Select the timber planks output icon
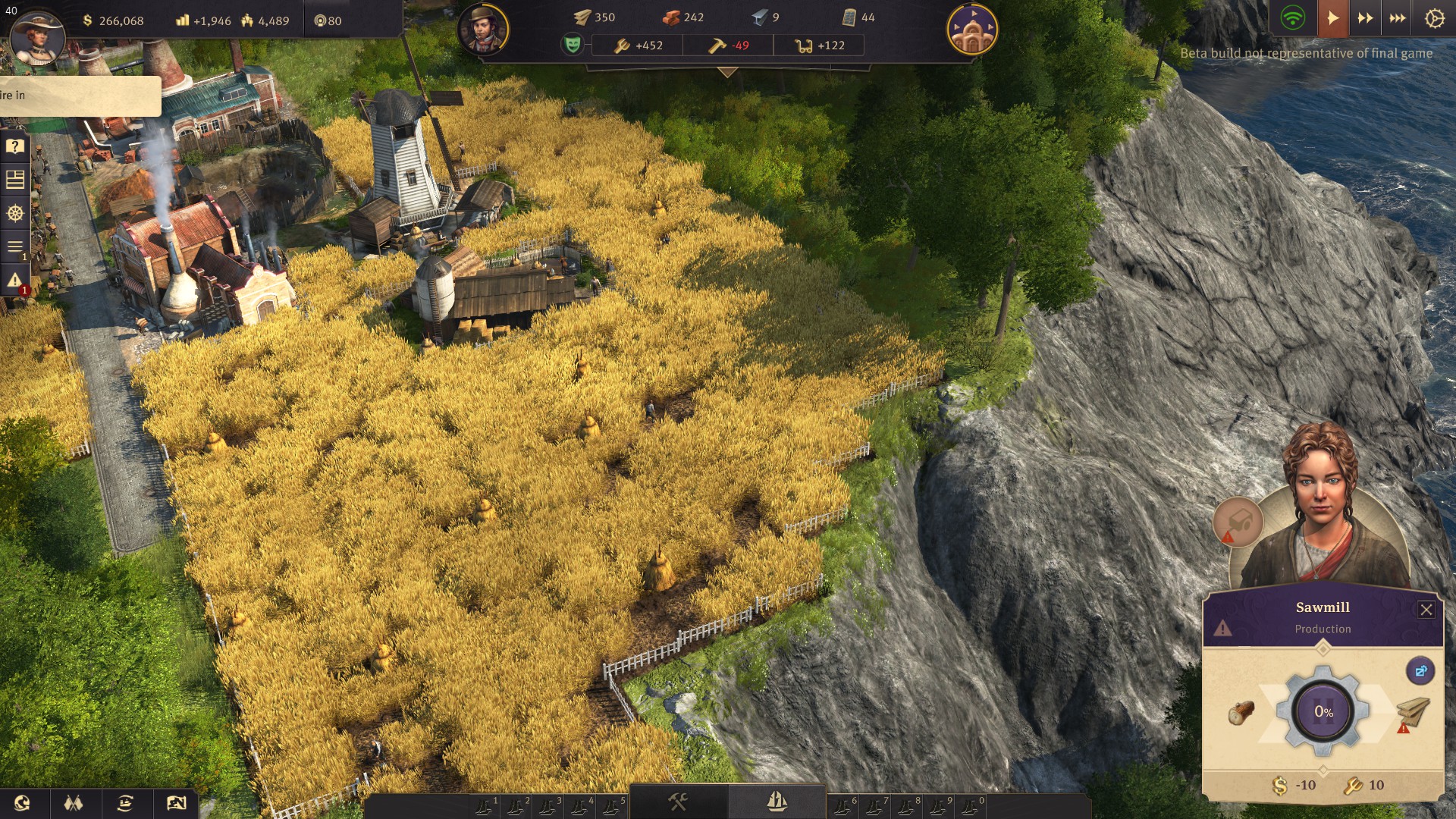This screenshot has width=1456, height=819. click(1413, 712)
